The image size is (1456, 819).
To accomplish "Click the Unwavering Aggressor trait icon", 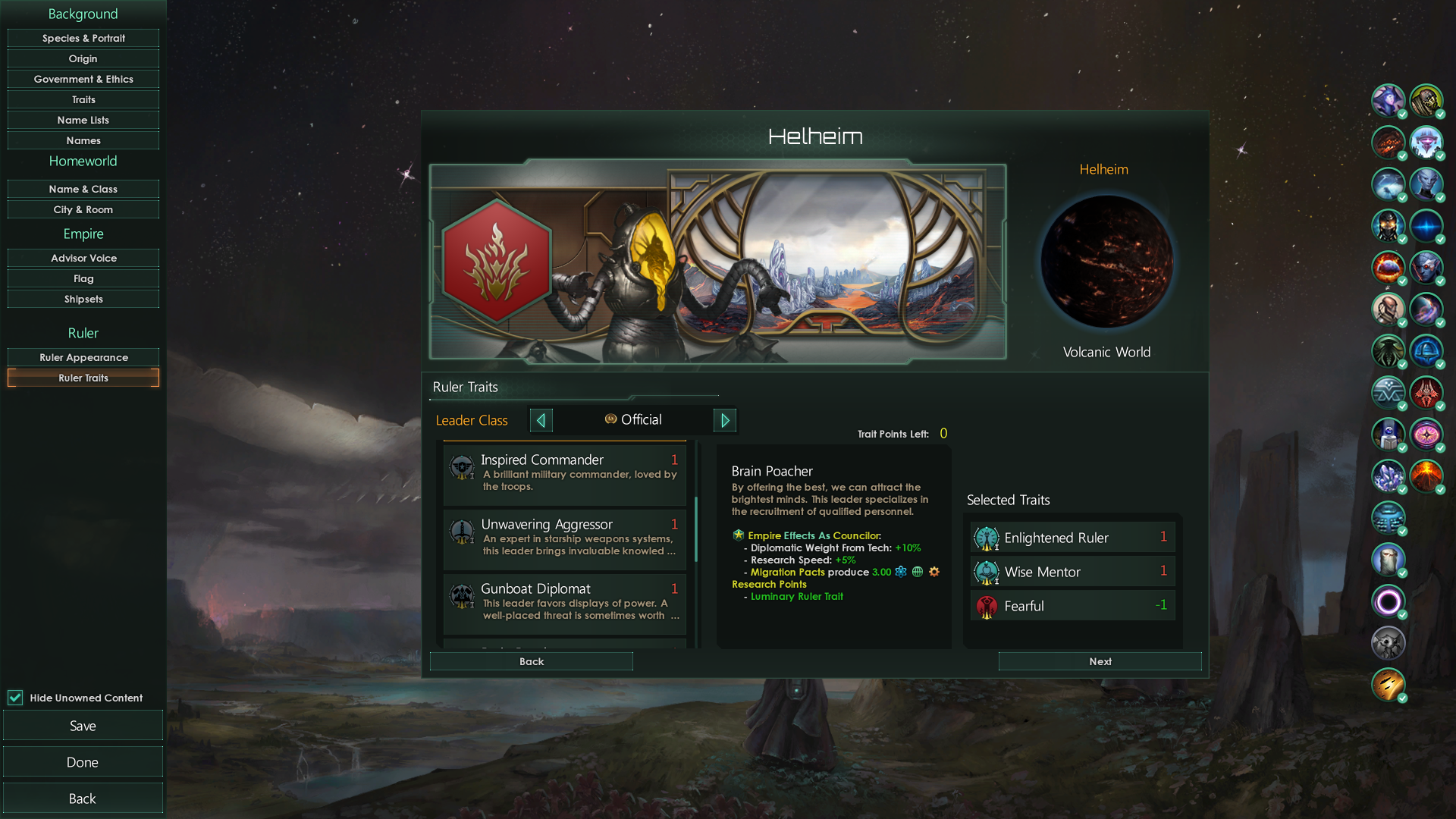I will pos(463,531).
